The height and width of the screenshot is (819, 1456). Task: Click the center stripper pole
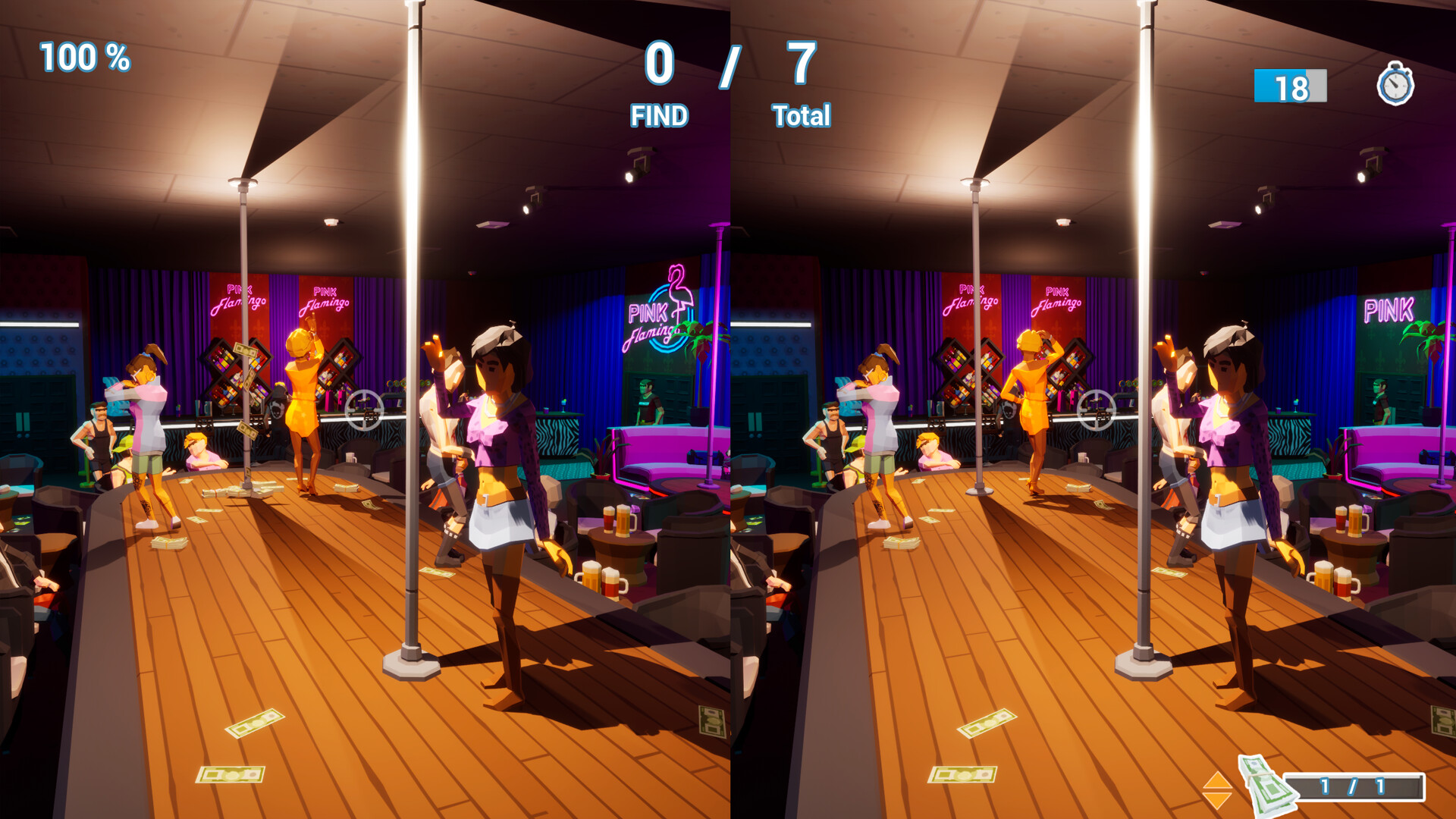pyautogui.click(x=413, y=379)
